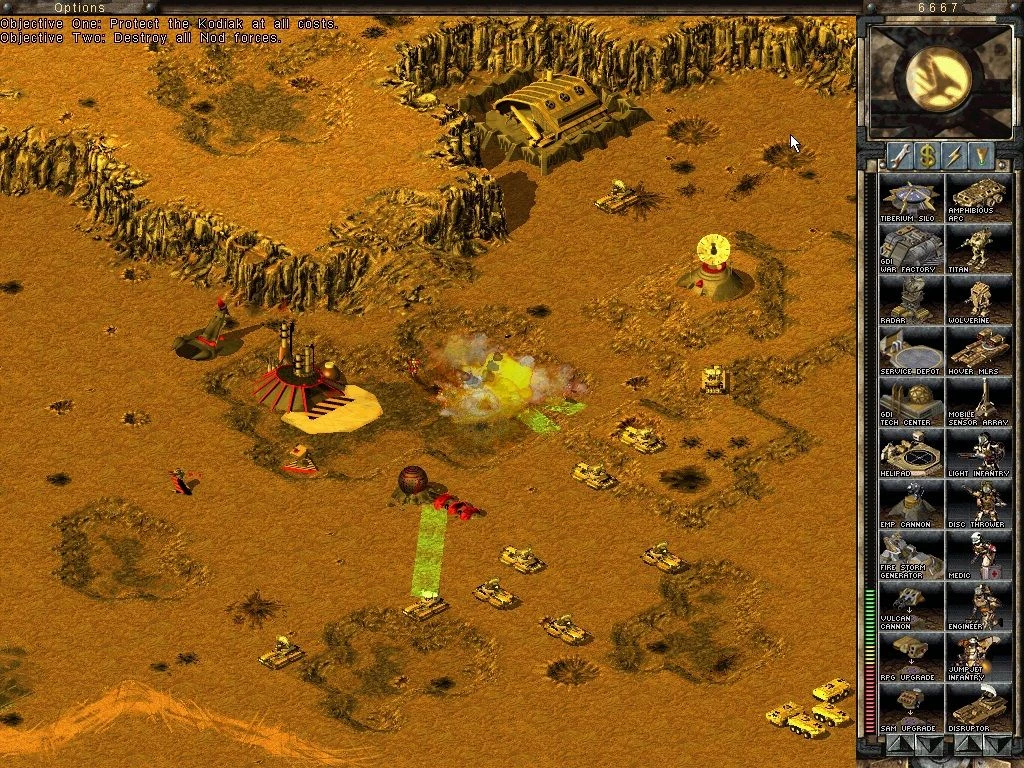Activate the wrench repair mode button
Viewport: 1024px width, 768px height.
click(x=899, y=155)
